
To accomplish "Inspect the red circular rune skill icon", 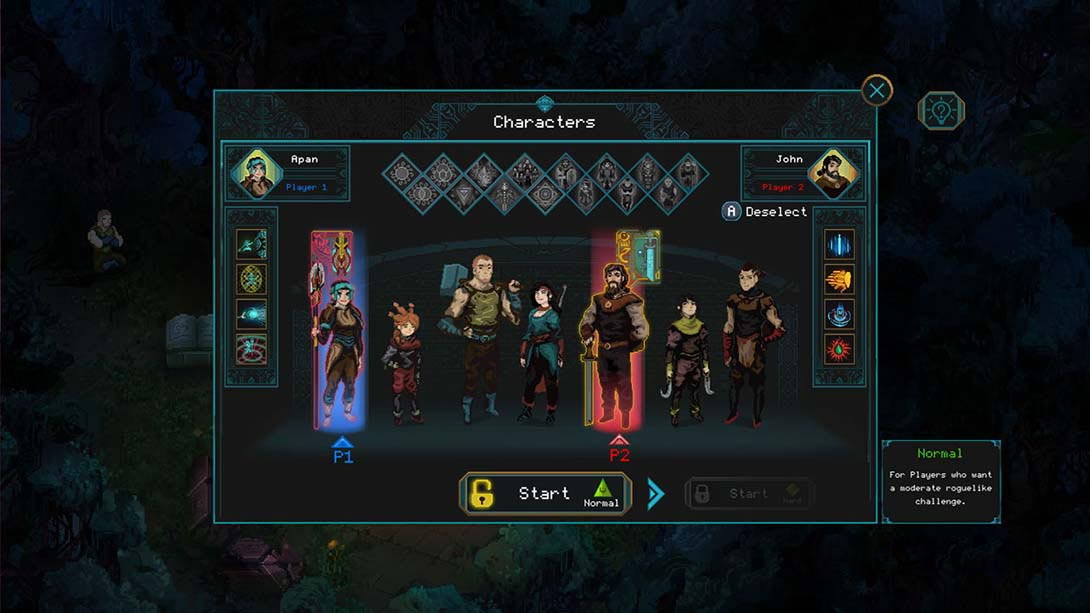I will click(251, 349).
